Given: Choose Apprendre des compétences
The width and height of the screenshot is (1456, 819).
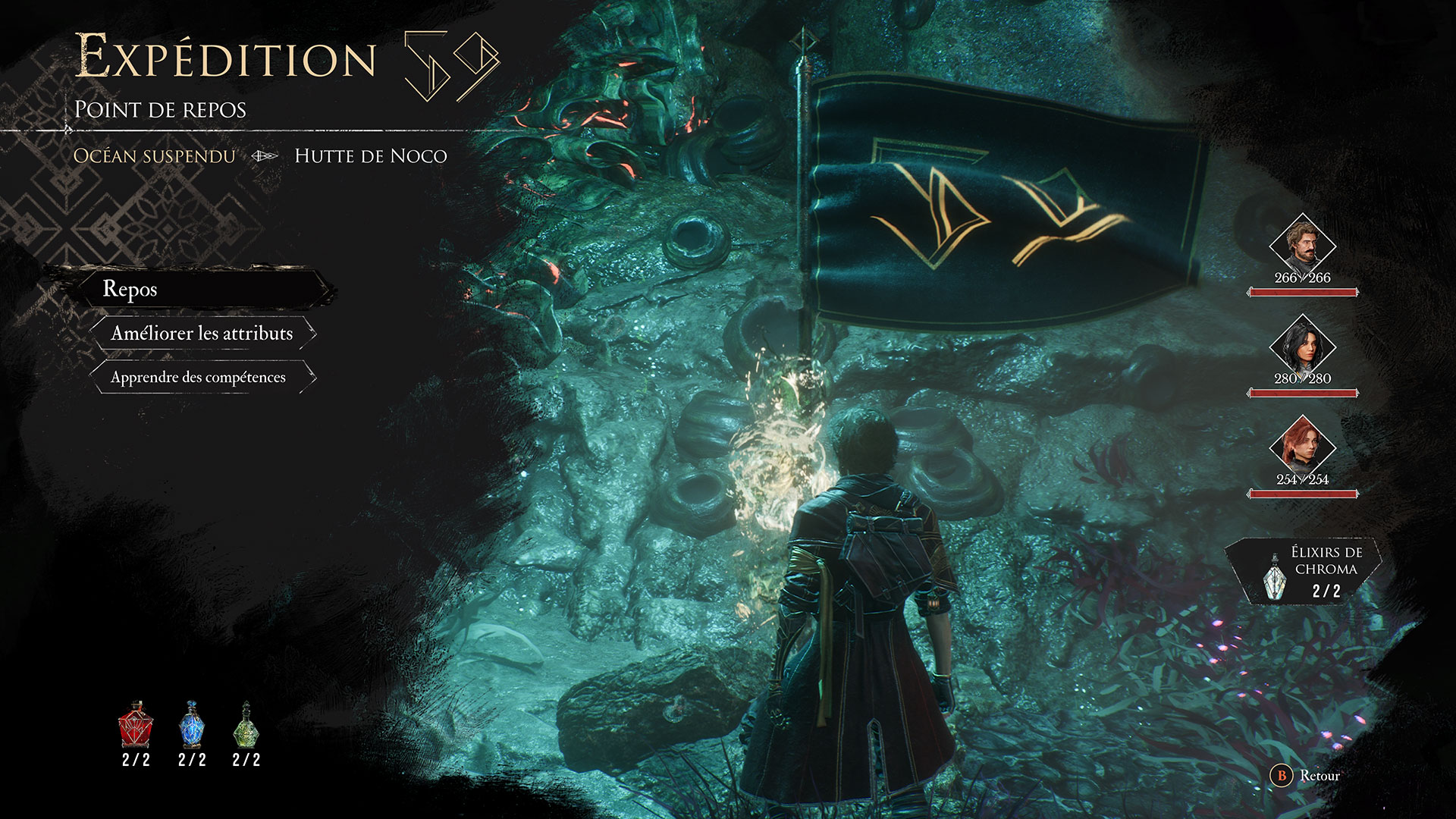Looking at the screenshot, I should coord(199,378).
